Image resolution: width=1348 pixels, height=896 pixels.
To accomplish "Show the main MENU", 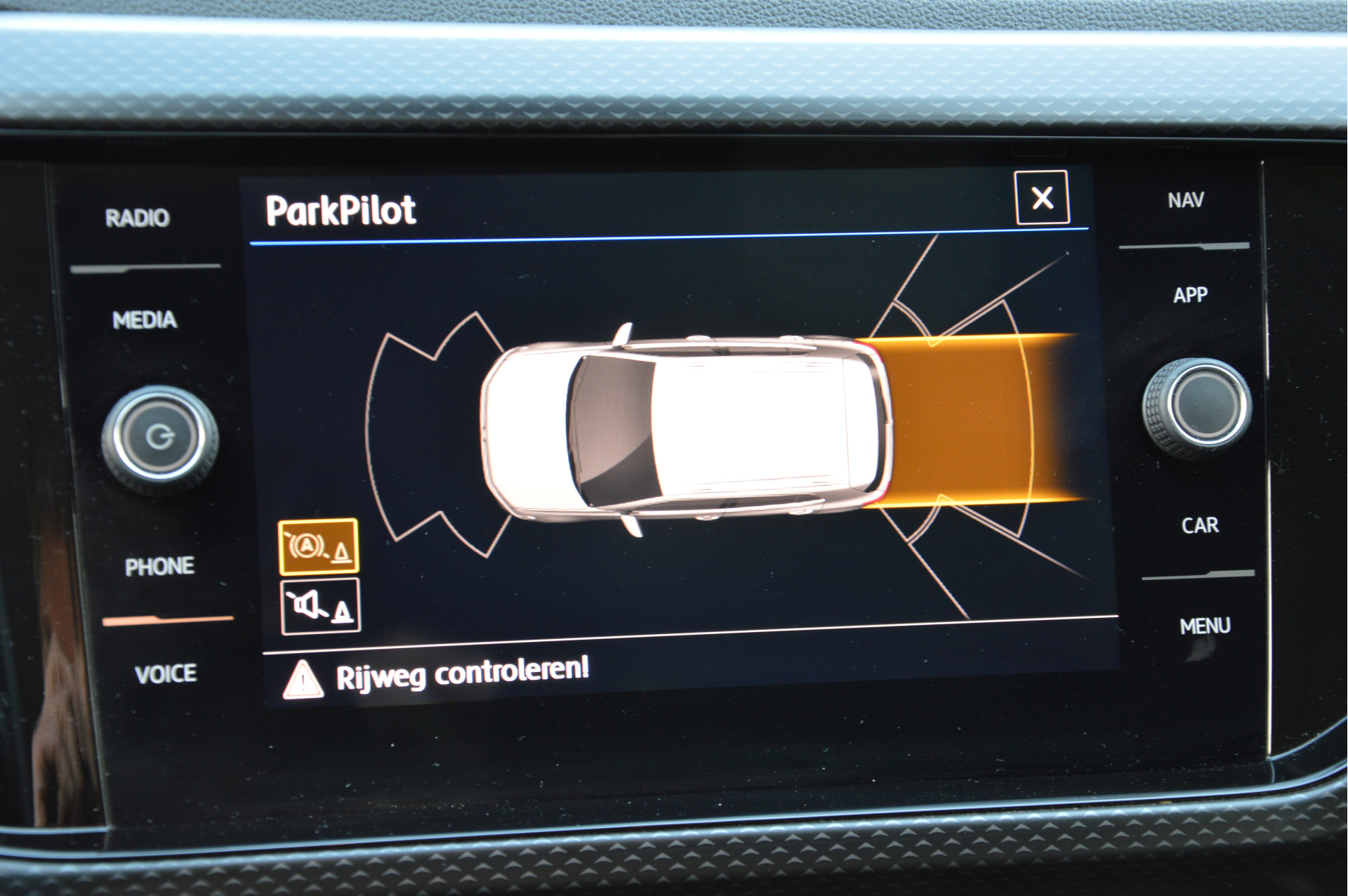I will click(x=1205, y=626).
